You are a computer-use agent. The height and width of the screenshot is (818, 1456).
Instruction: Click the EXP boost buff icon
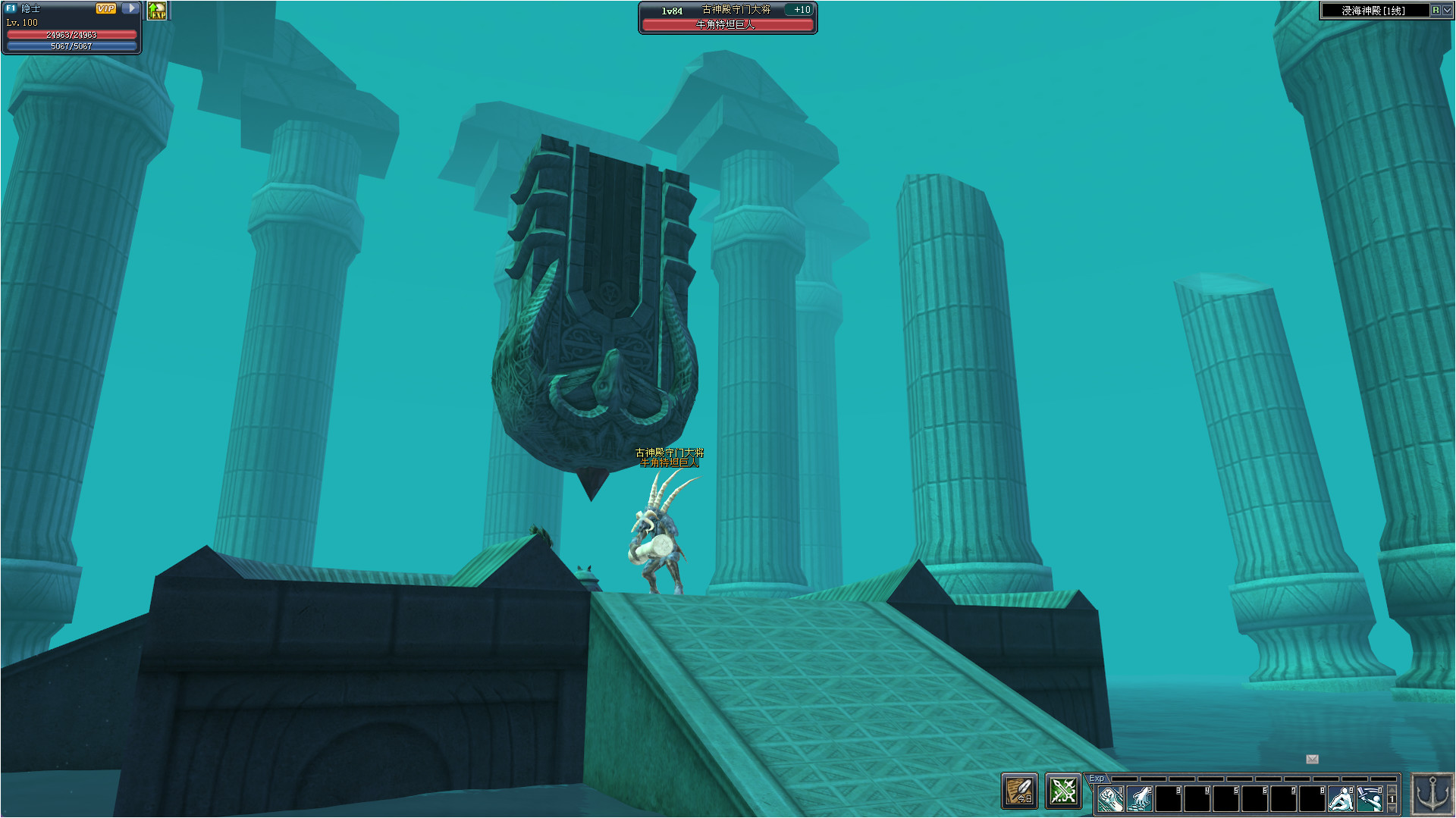click(157, 11)
